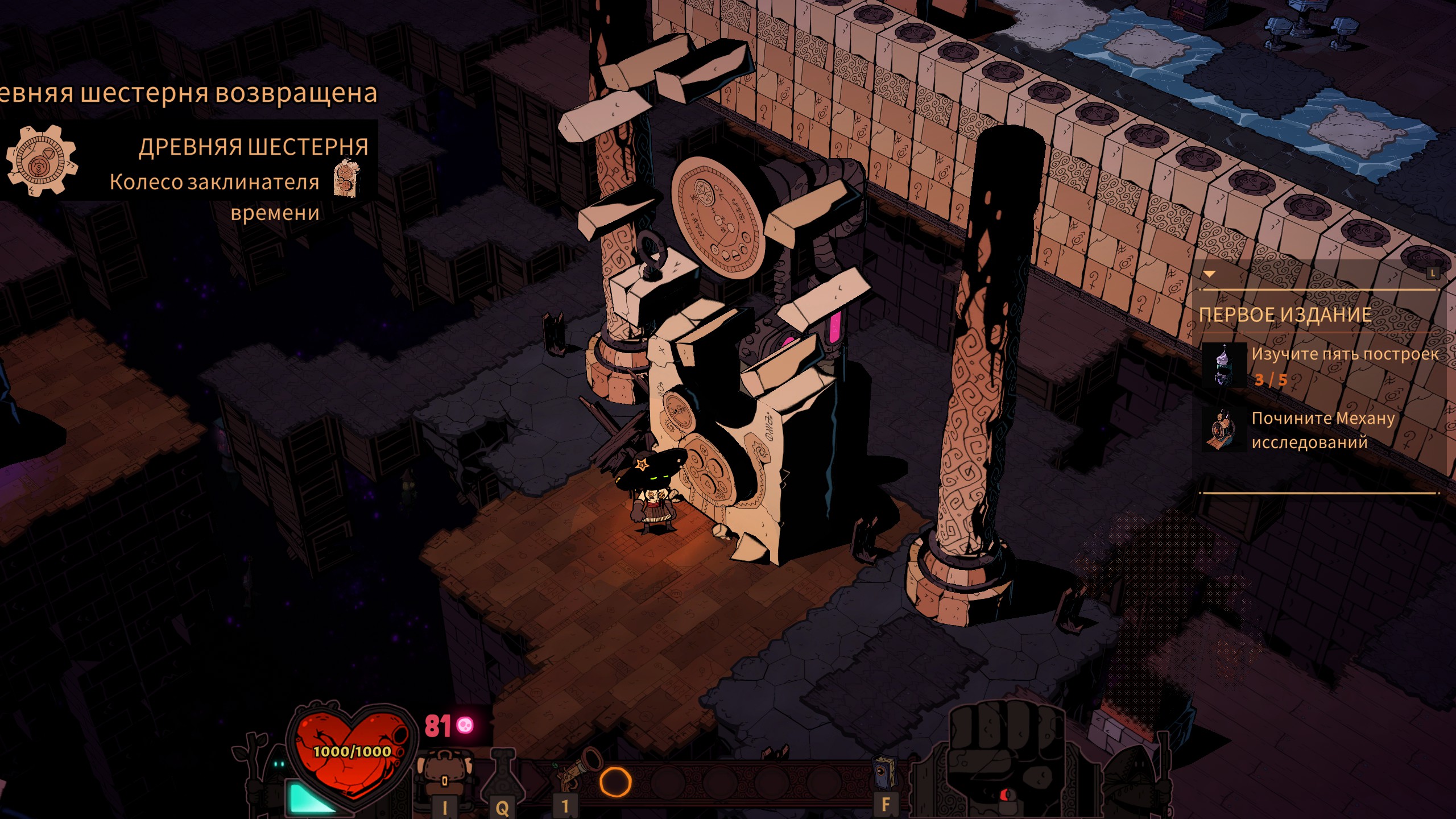Collapse the quest tracker with the arrow
This screenshot has width=1456, height=819.
(1209, 274)
